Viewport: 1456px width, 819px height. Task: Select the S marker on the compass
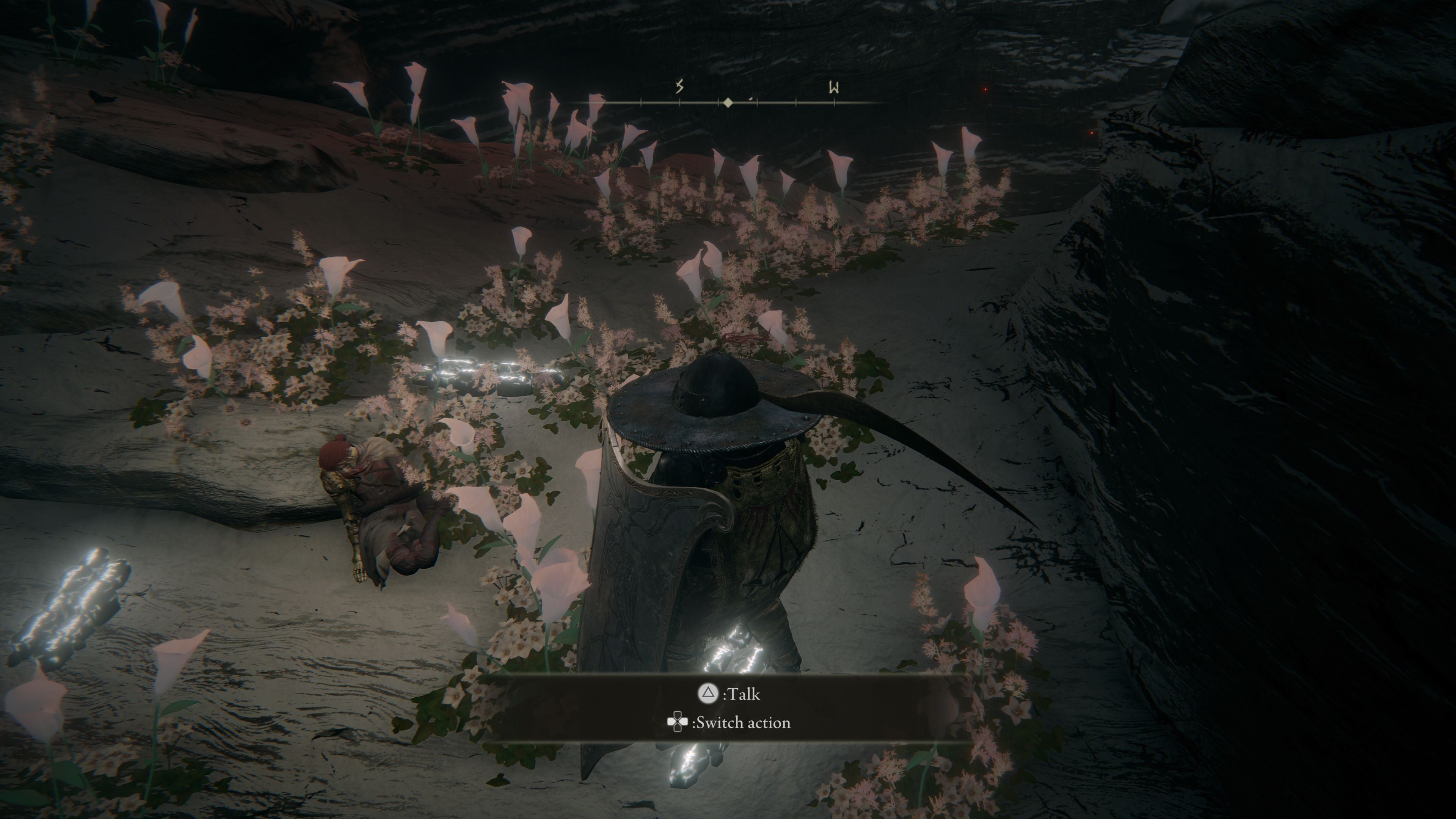pyautogui.click(x=681, y=87)
